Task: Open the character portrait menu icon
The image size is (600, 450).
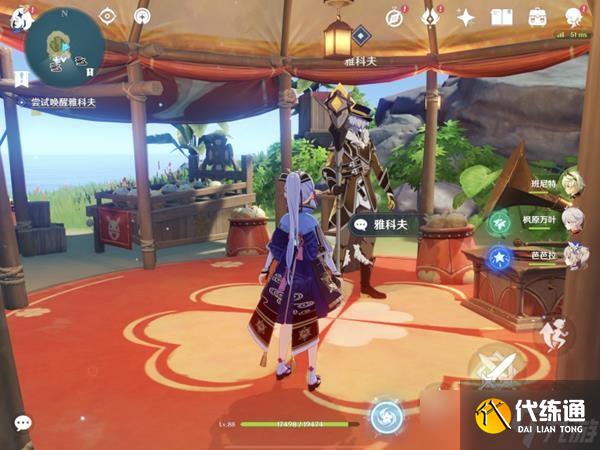Action: [574, 17]
